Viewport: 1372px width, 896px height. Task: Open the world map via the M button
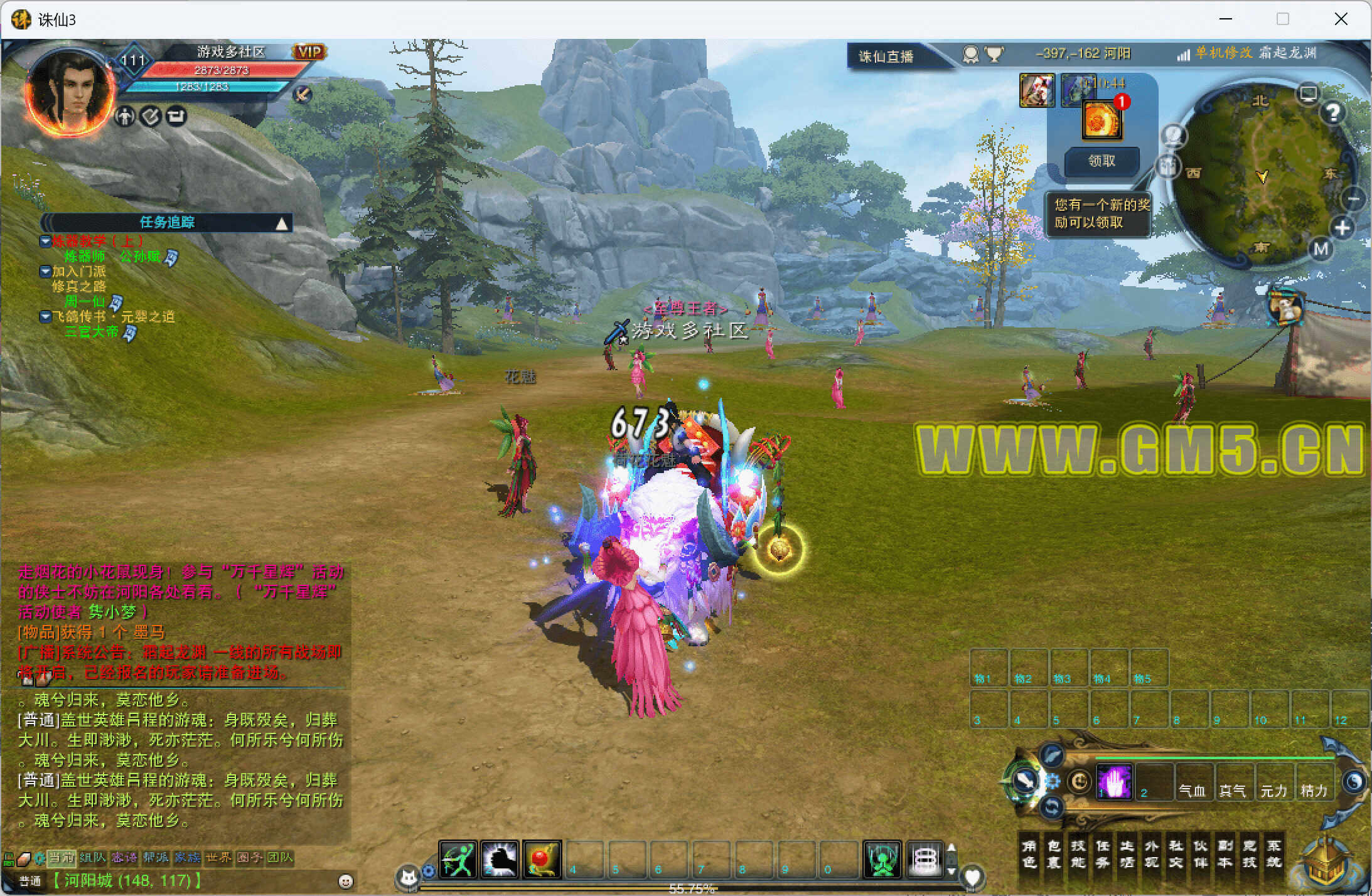pyautogui.click(x=1321, y=250)
